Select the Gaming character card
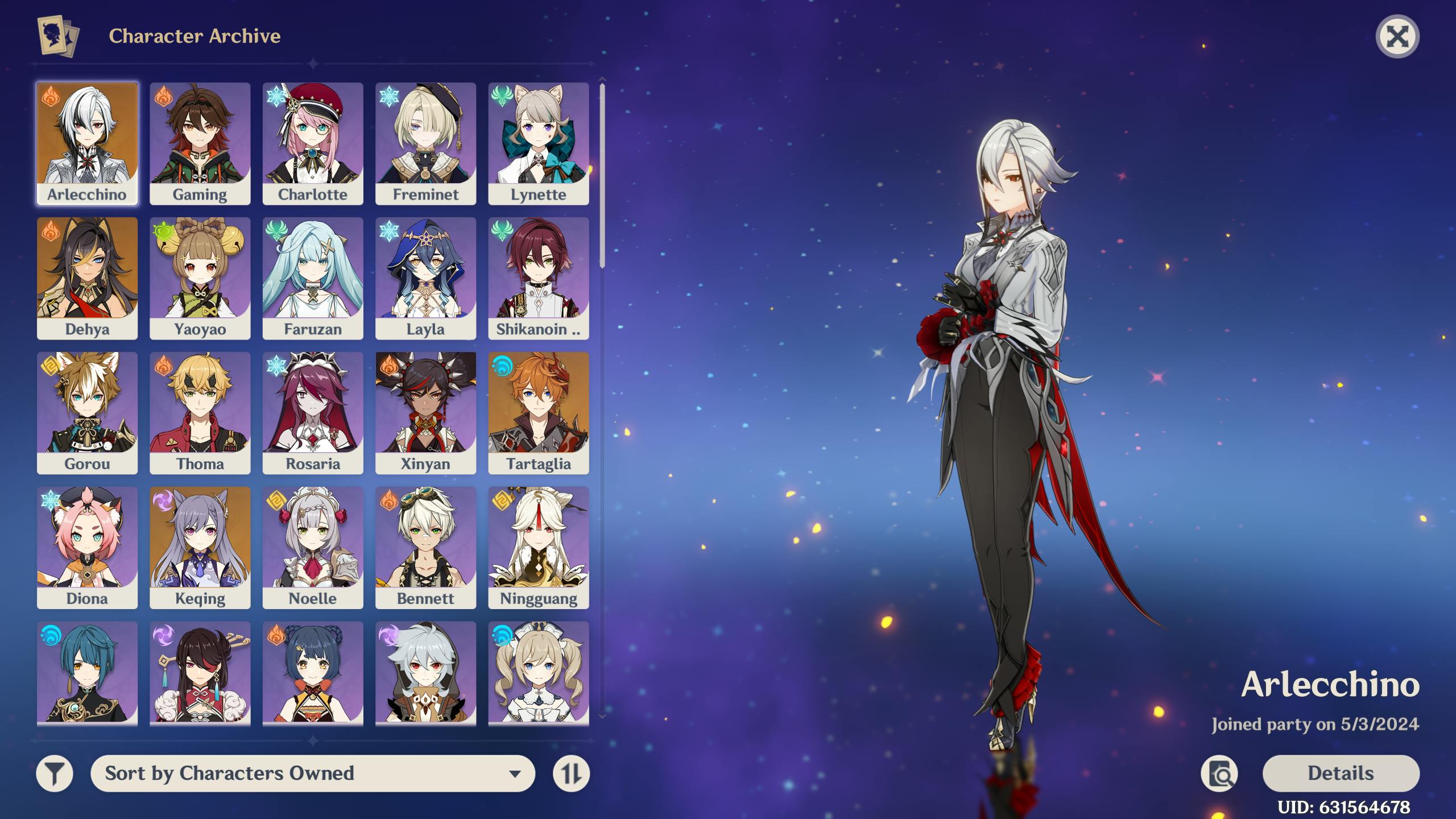The height and width of the screenshot is (819, 1456). pos(200,143)
